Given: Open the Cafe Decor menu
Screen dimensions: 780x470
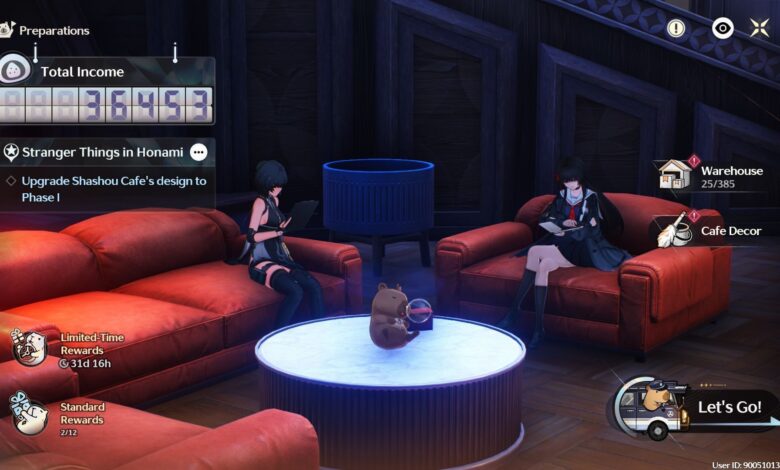Looking at the screenshot, I should pyautogui.click(x=709, y=231).
